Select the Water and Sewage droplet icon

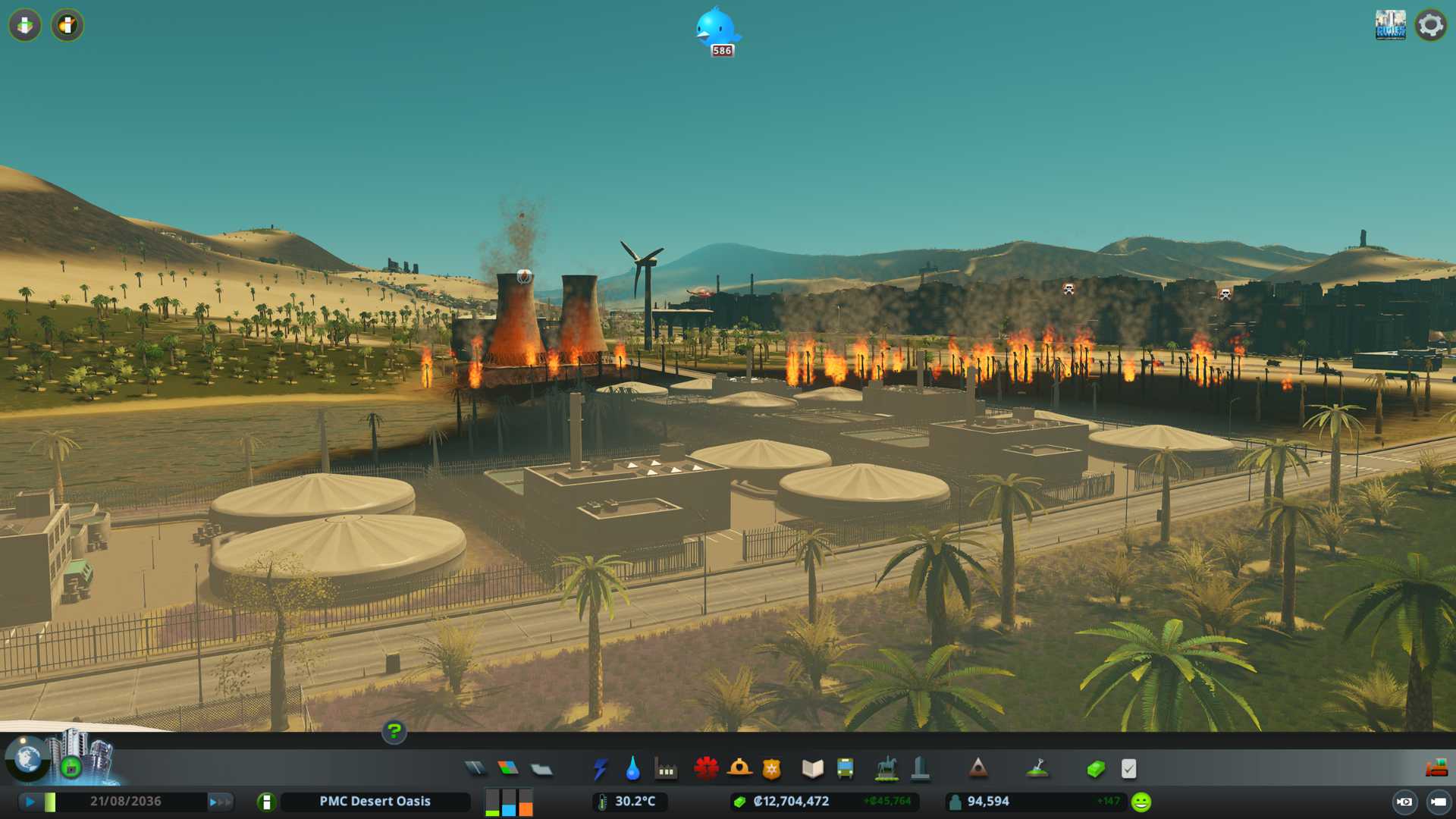[632, 769]
